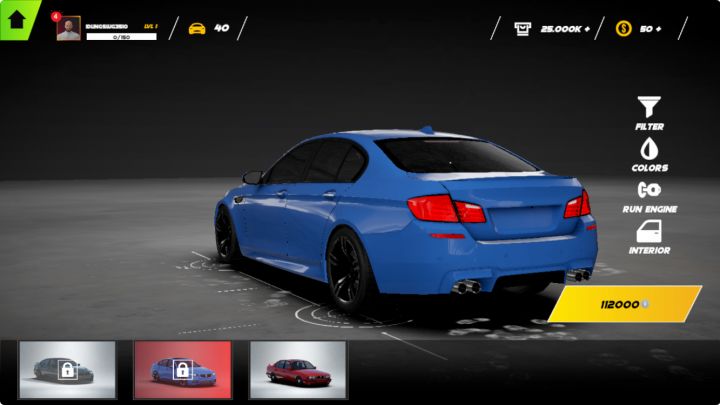Tap the Run Engine button
Image resolution: width=720 pixels, height=405 pixels.
649,194
